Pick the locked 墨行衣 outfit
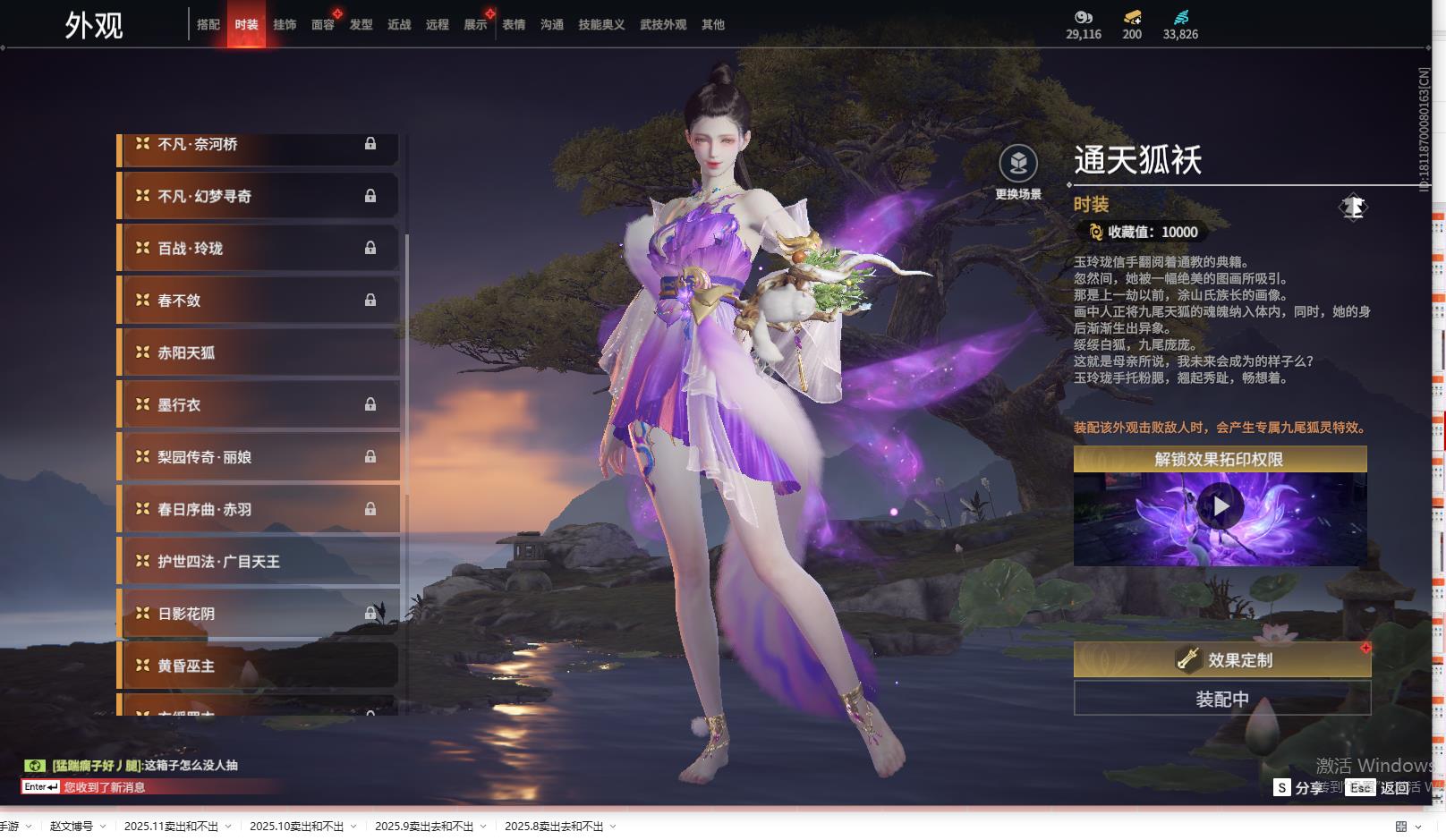Image resolution: width=1446 pixels, height=840 pixels. (259, 404)
